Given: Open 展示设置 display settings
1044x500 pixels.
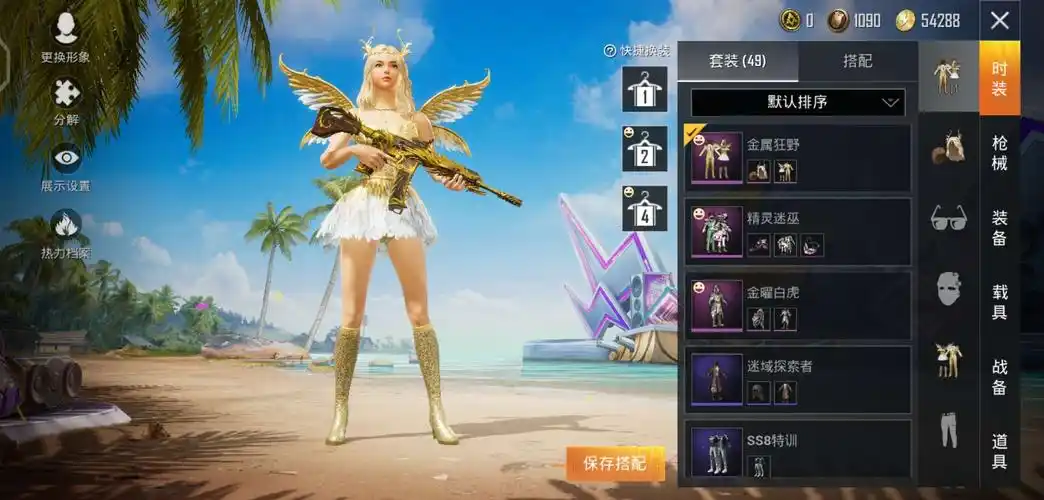Looking at the screenshot, I should pyautogui.click(x=66, y=166).
